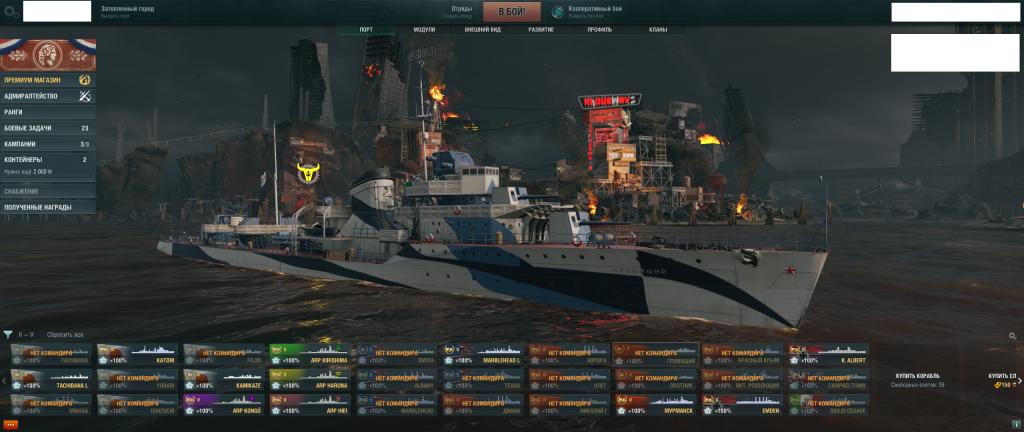Select the Отряды squad option
1024x432 pixels.
(461, 12)
